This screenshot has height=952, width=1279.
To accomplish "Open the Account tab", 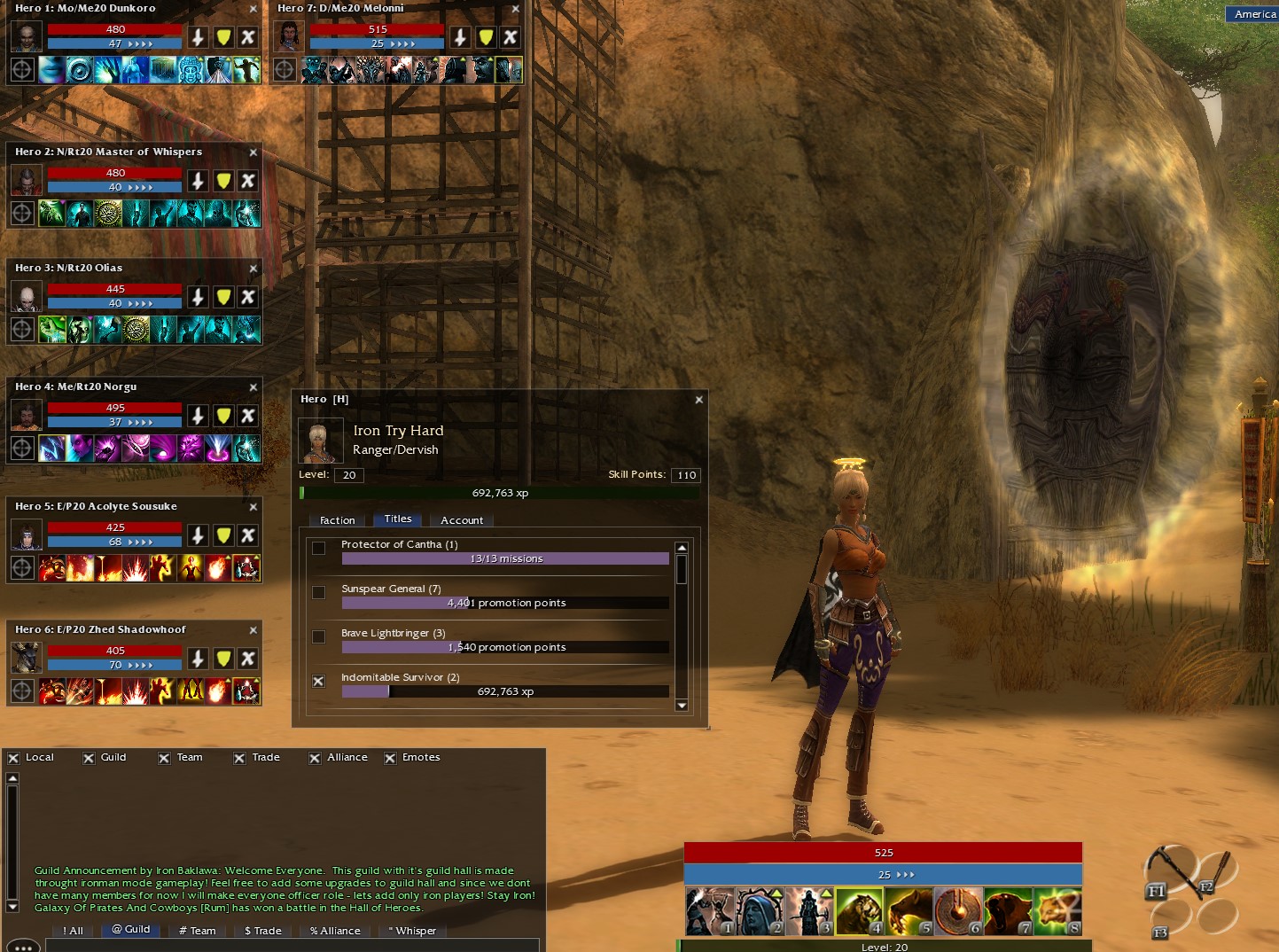I will 462,520.
